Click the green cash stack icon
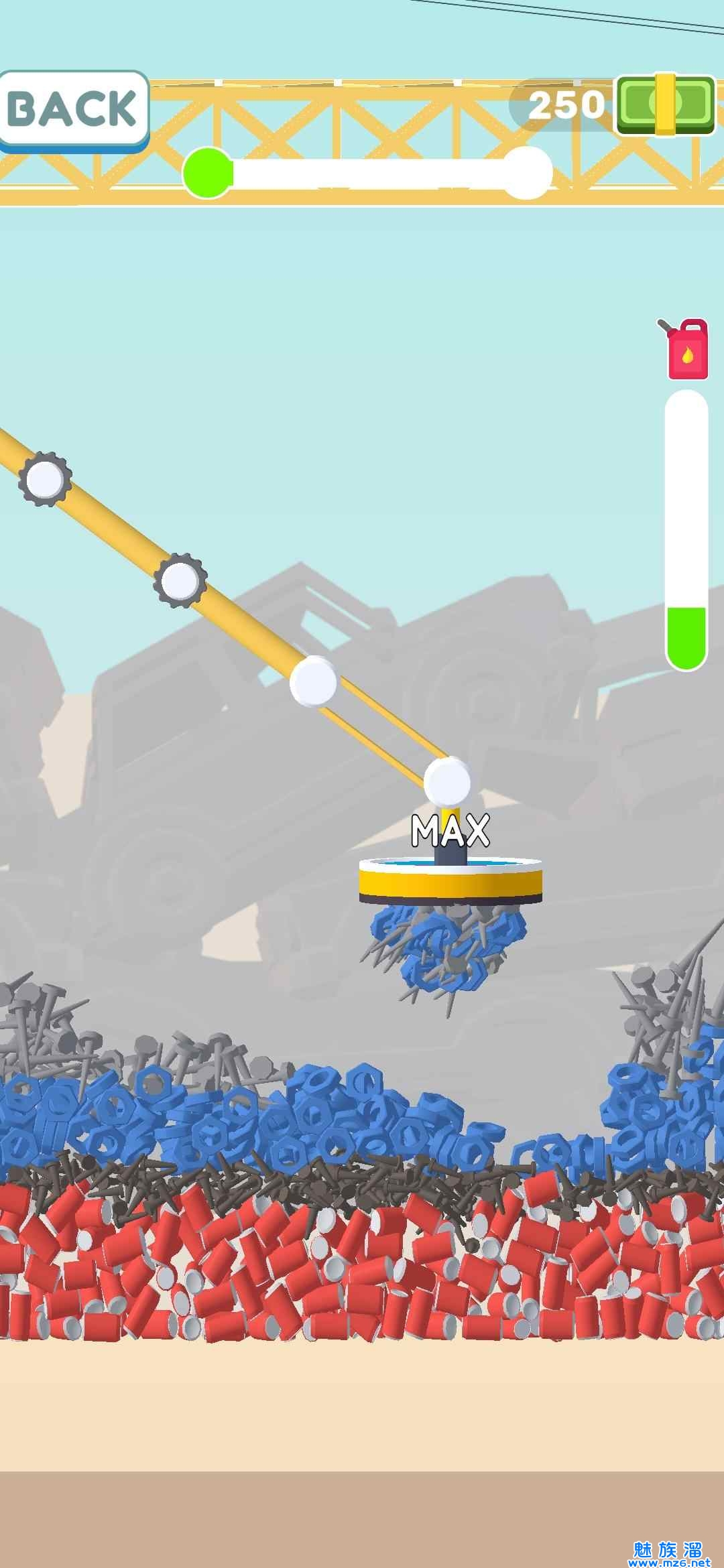Screen dimensions: 724x1568 [x=666, y=103]
